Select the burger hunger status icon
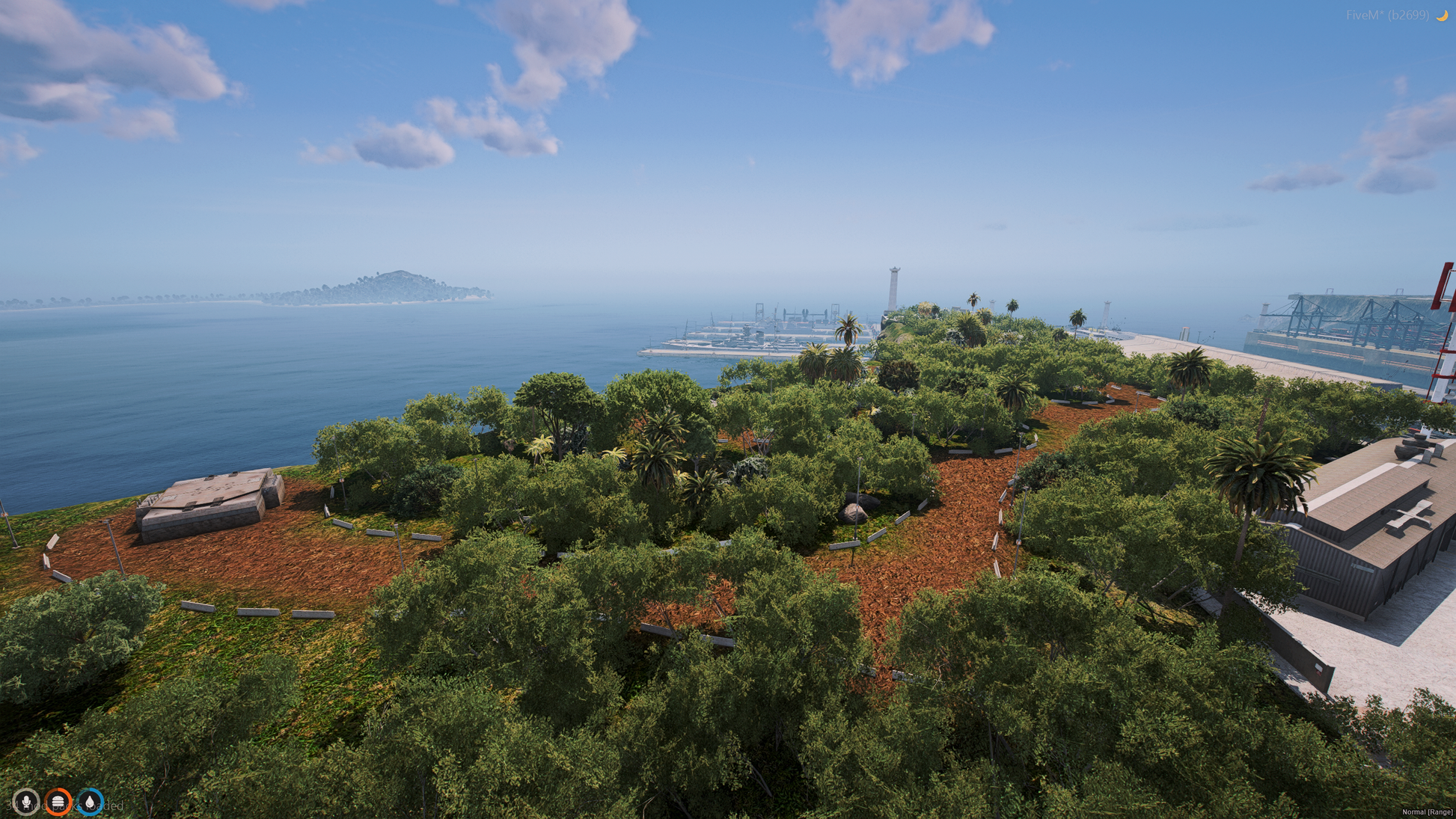This screenshot has width=1456, height=819. coord(58,802)
